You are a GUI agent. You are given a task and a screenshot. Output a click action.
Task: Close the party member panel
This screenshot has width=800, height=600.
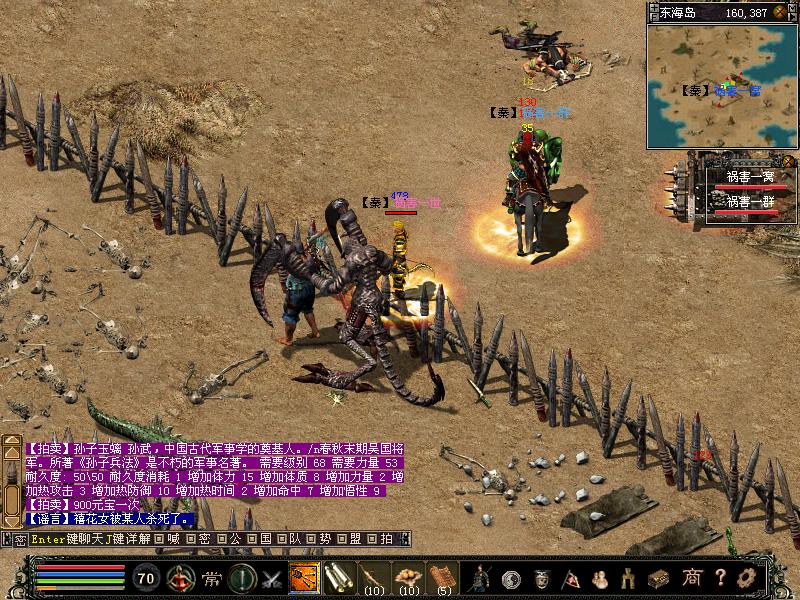(x=789, y=161)
